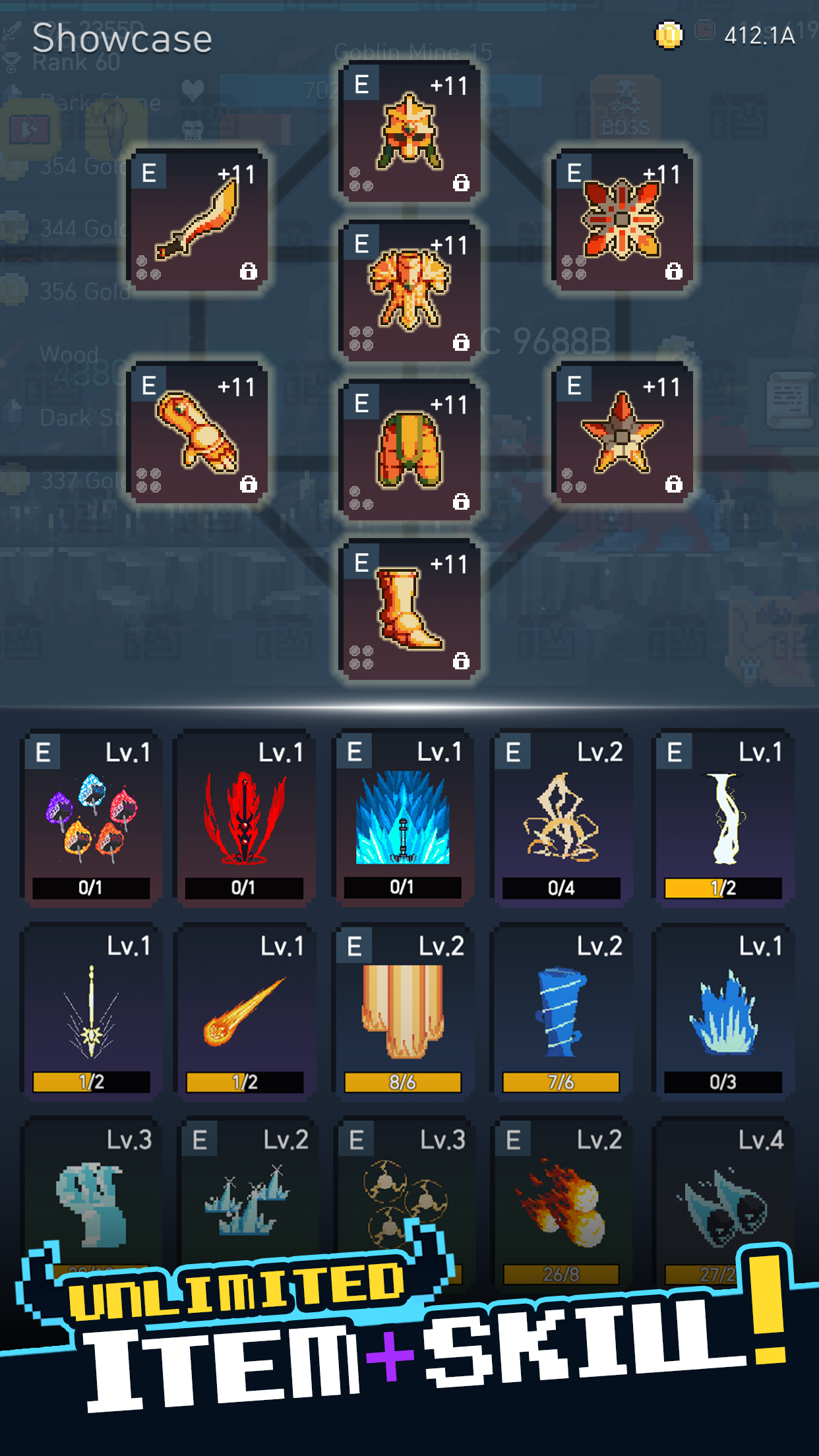Choose the red demonic sword skill
819x1456 pixels.
[x=244, y=818]
